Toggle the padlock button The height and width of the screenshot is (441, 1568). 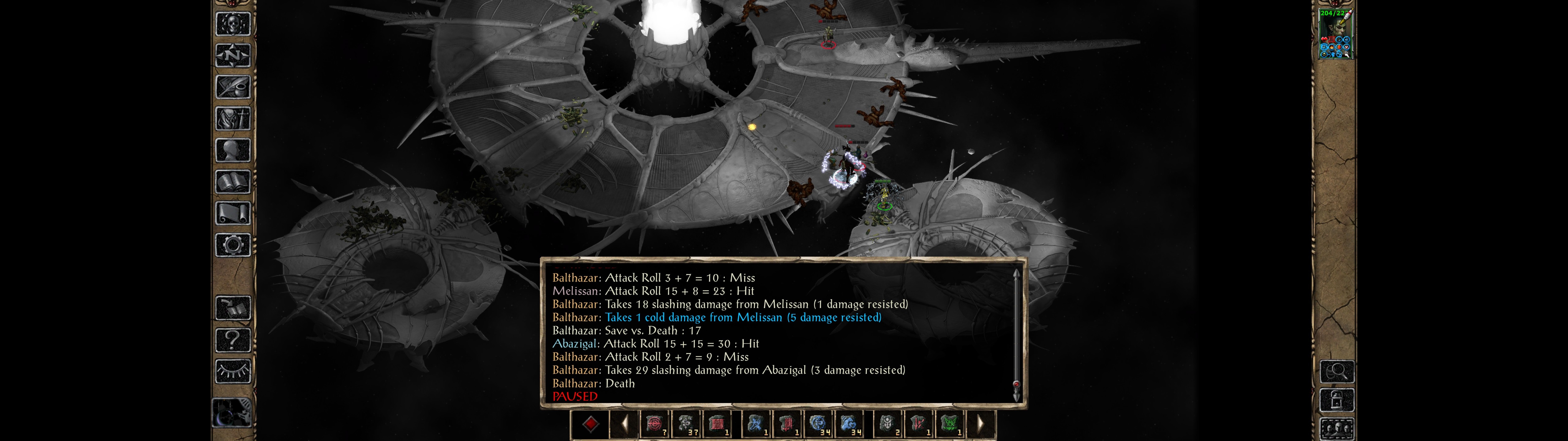(1337, 400)
